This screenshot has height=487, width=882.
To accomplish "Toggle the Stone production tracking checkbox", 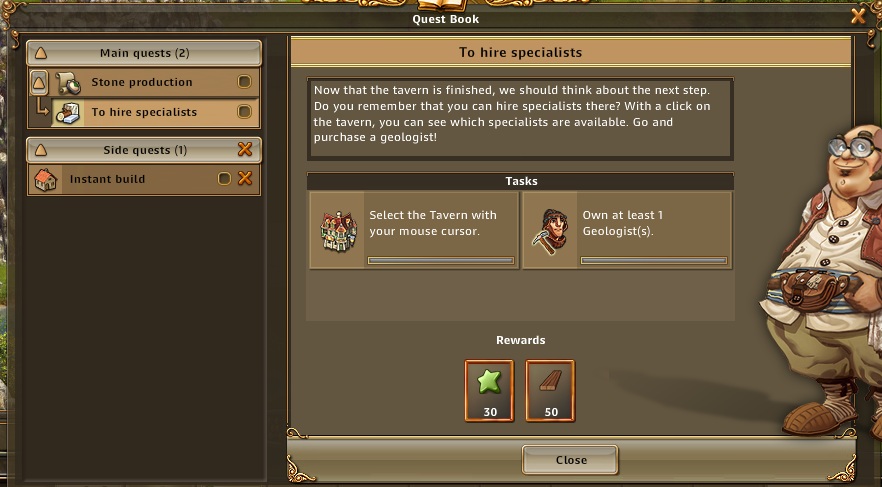I will pos(244,82).
